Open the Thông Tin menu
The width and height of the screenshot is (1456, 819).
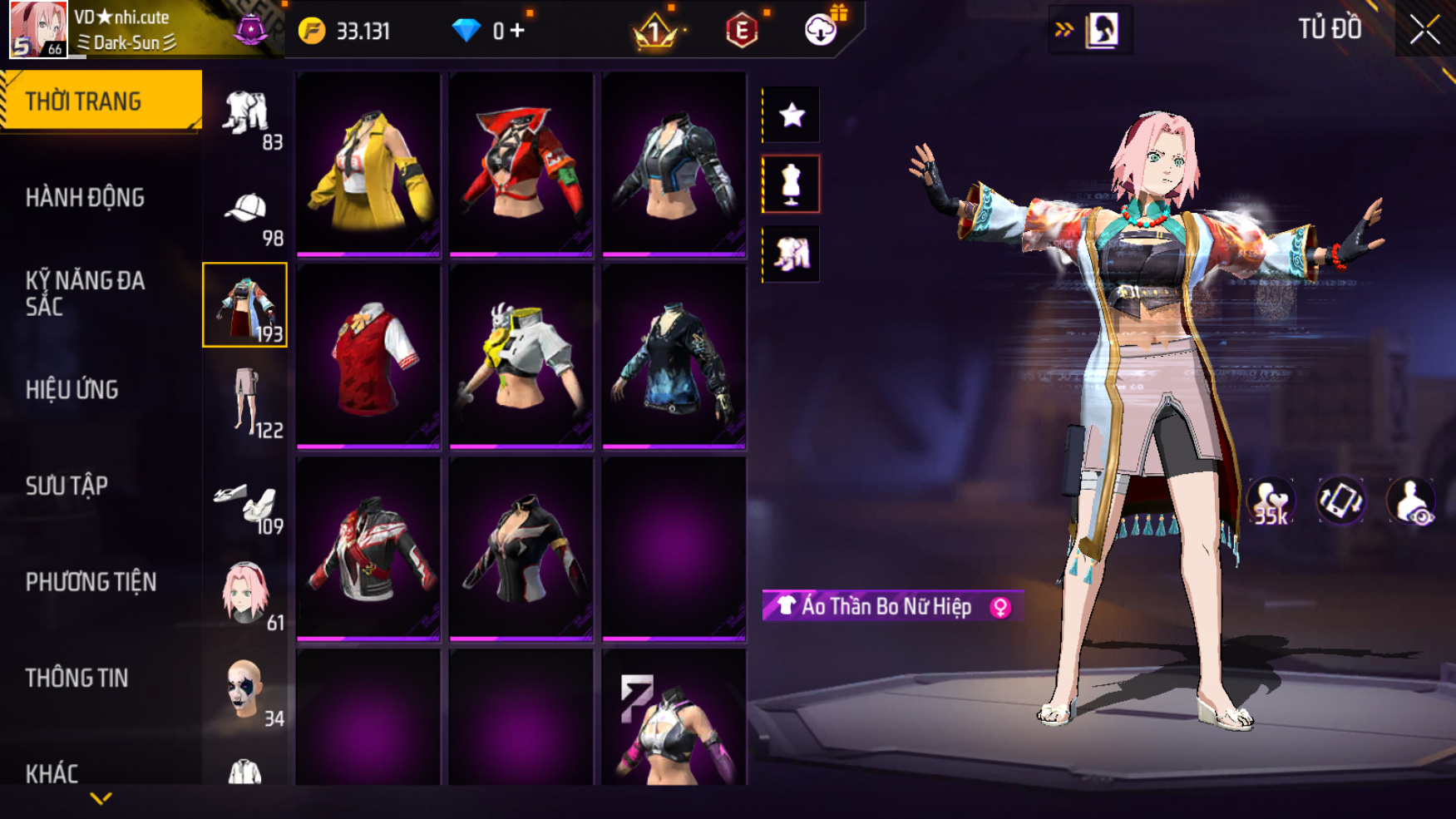tap(77, 678)
